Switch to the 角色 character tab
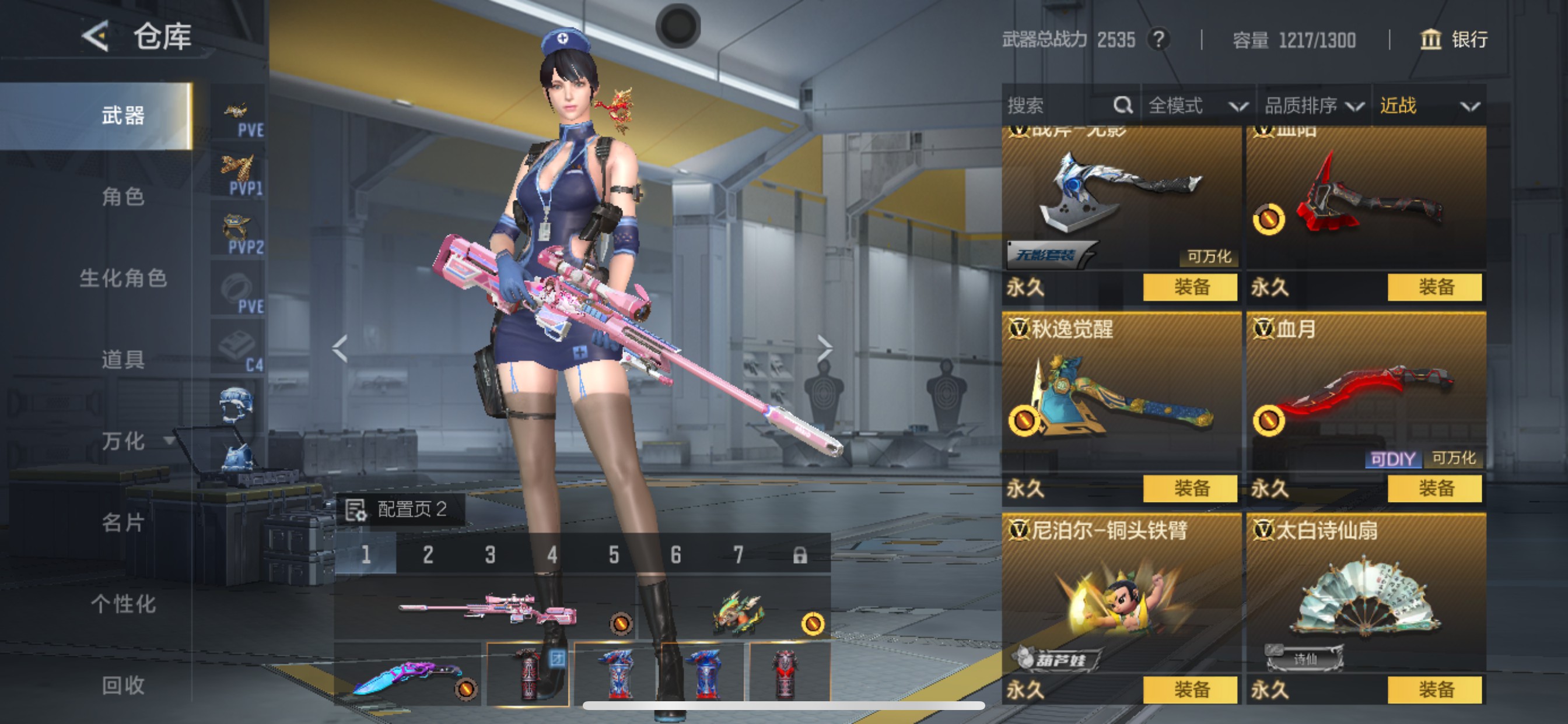This screenshot has width=1568, height=724. tap(123, 197)
